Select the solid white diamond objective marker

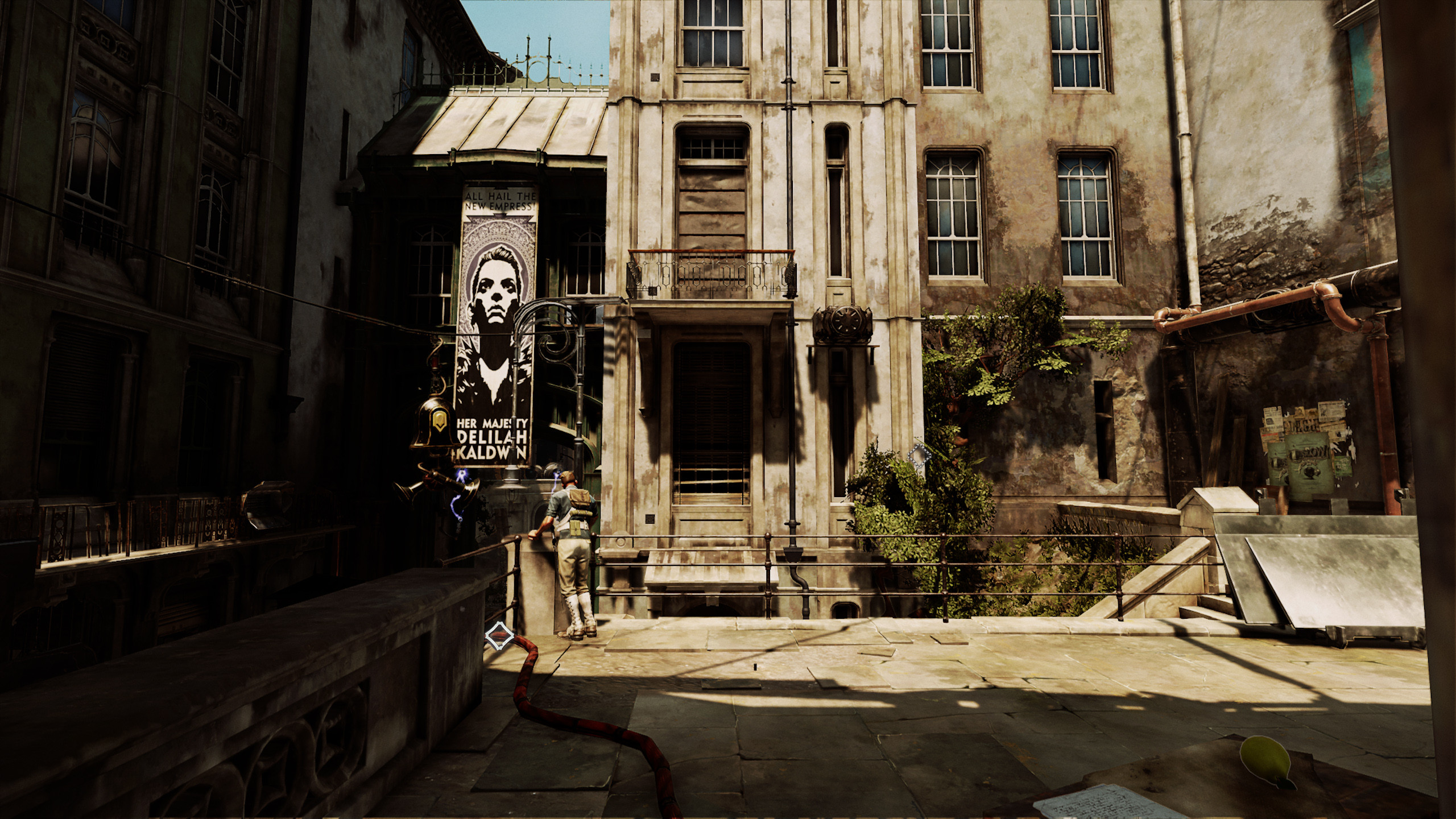tap(499, 635)
